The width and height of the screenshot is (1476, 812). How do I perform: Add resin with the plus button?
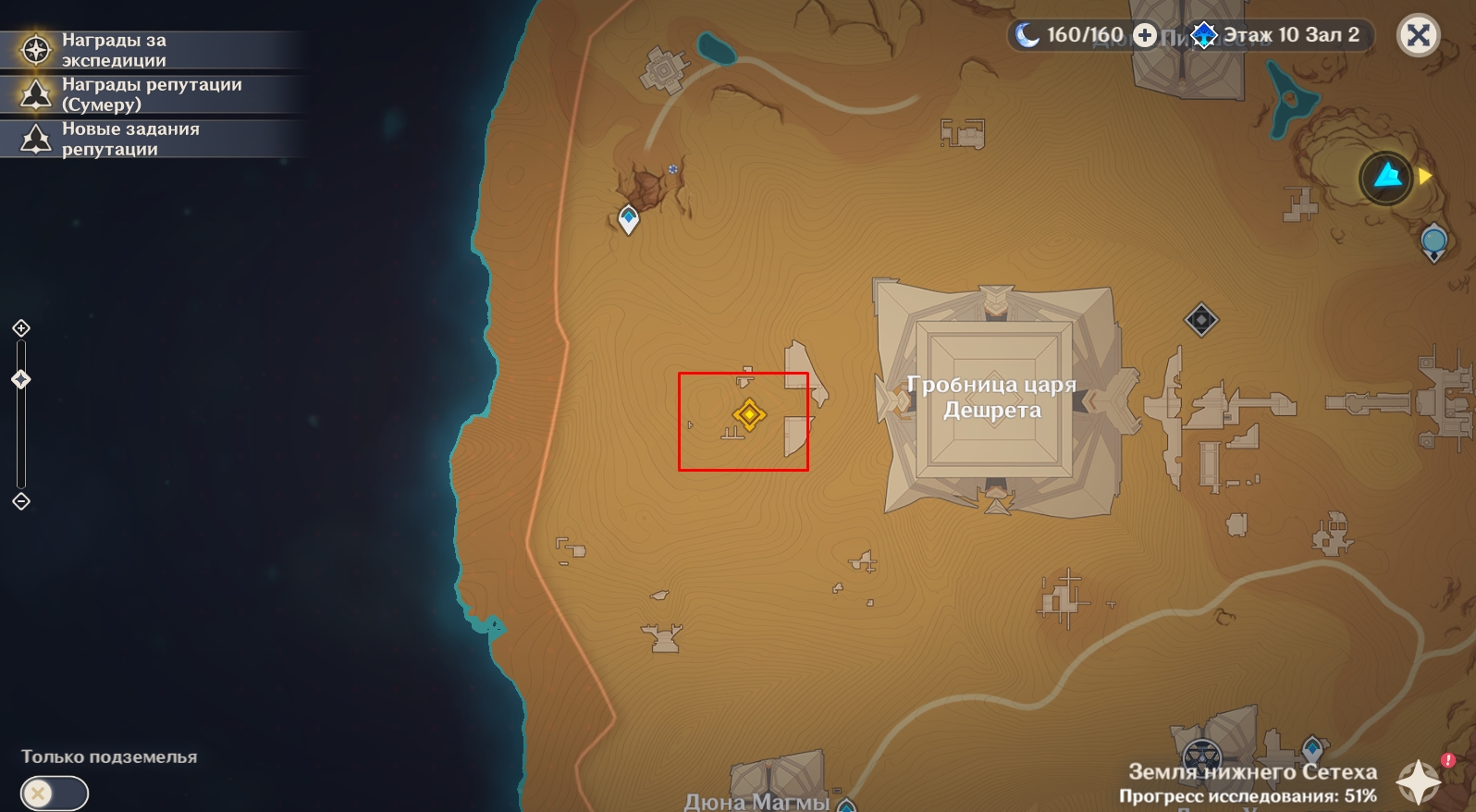[1145, 35]
